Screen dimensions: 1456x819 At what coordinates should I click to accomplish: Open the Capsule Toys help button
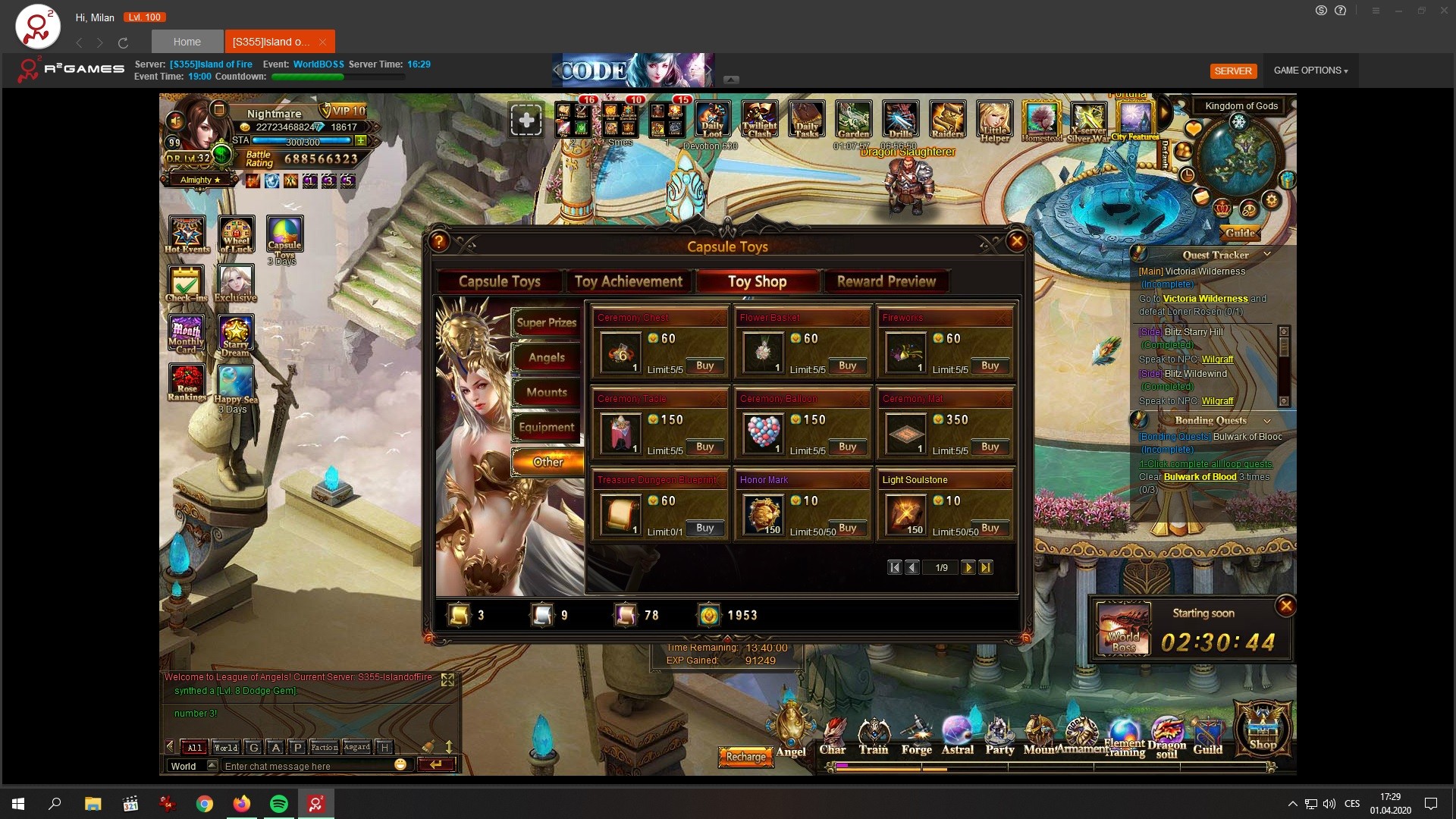click(439, 242)
